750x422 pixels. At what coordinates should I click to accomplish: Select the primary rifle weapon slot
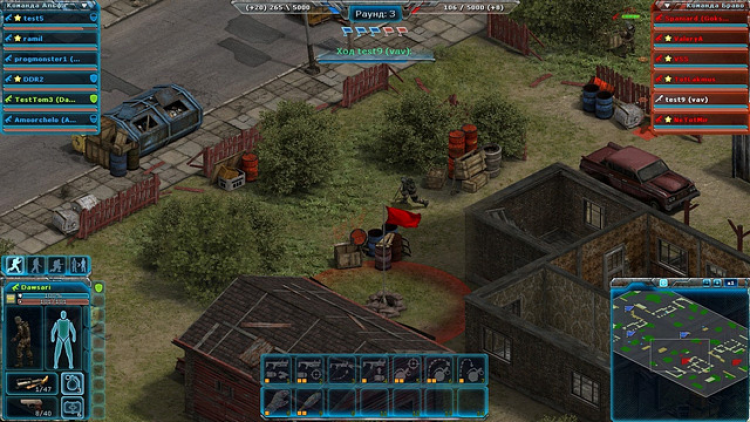point(32,382)
